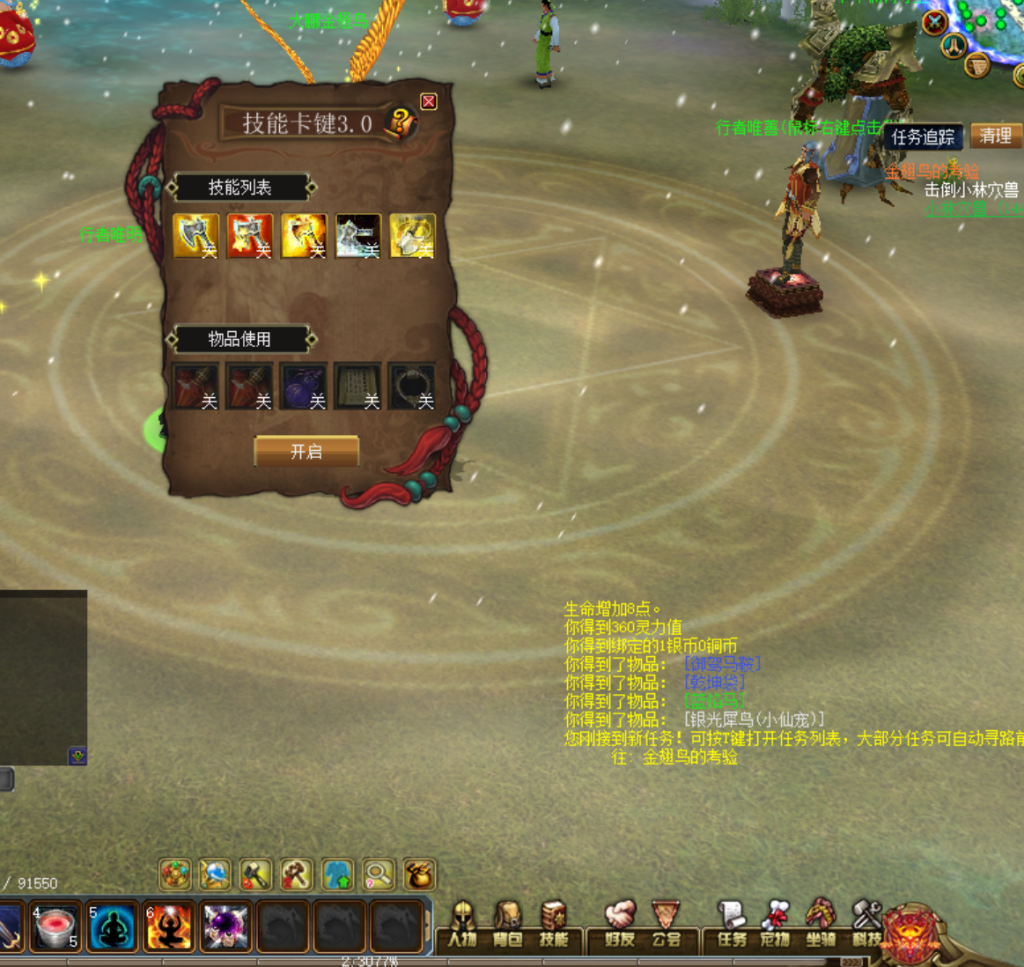Screen dimensions: 1024x967
Task: Follow the green 小林穴兽 quest link
Action: click(x=956, y=209)
